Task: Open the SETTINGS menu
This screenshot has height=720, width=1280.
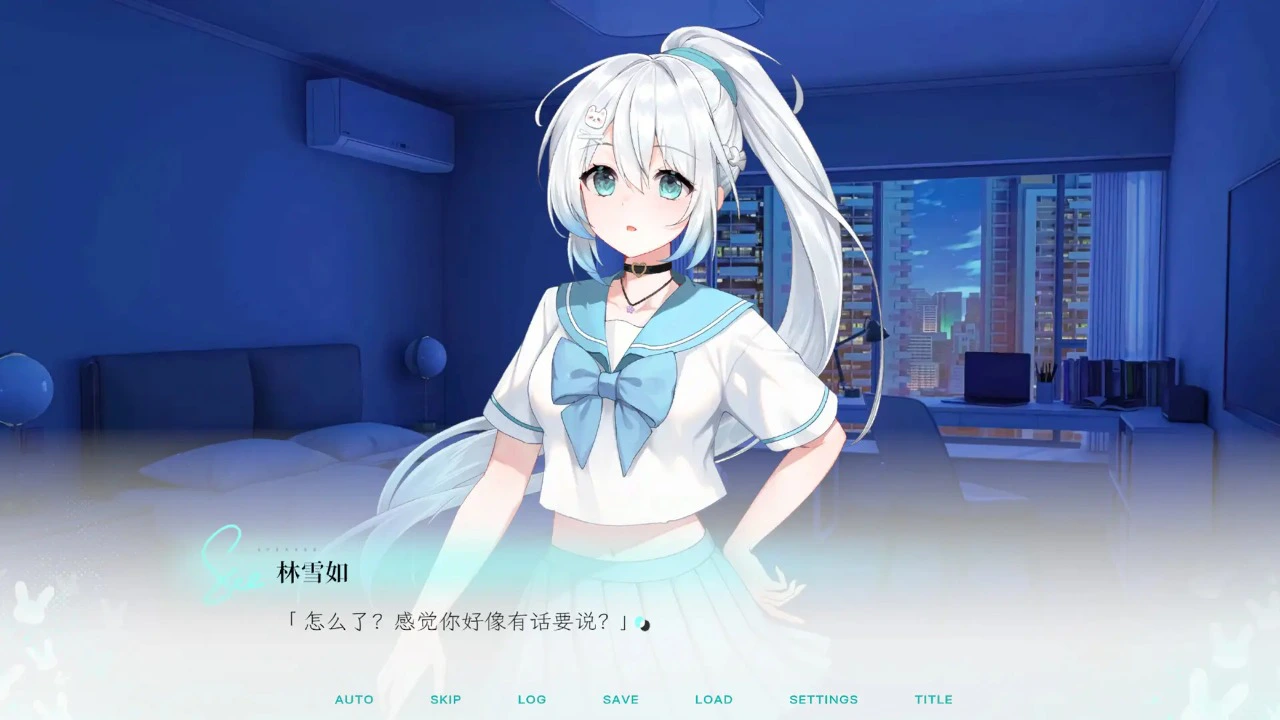Action: 823,699
